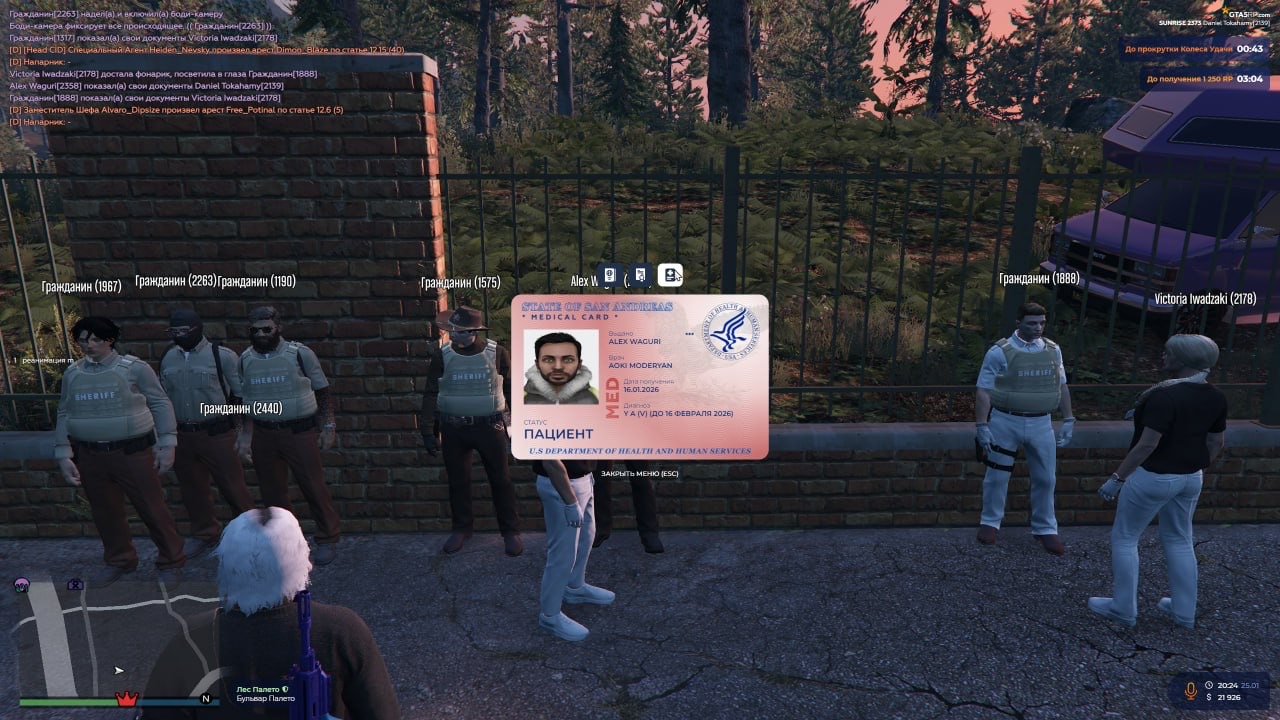Image resolution: width=1280 pixels, height=720 pixels.
Task: Select the pink blip on the minimap
Action: (x=21, y=584)
